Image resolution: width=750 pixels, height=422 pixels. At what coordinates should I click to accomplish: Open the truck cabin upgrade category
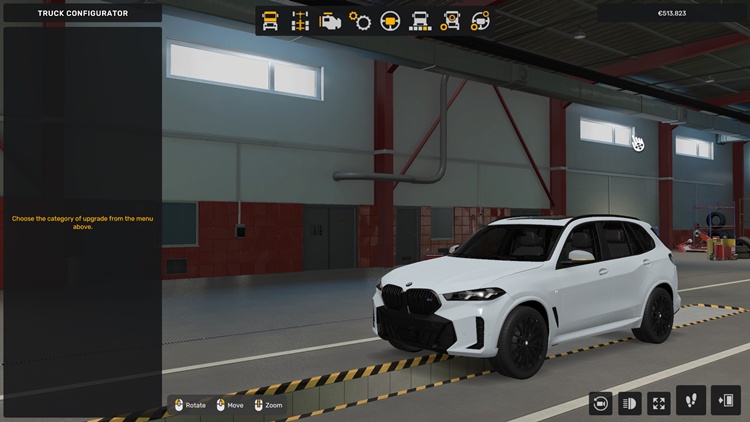click(270, 20)
